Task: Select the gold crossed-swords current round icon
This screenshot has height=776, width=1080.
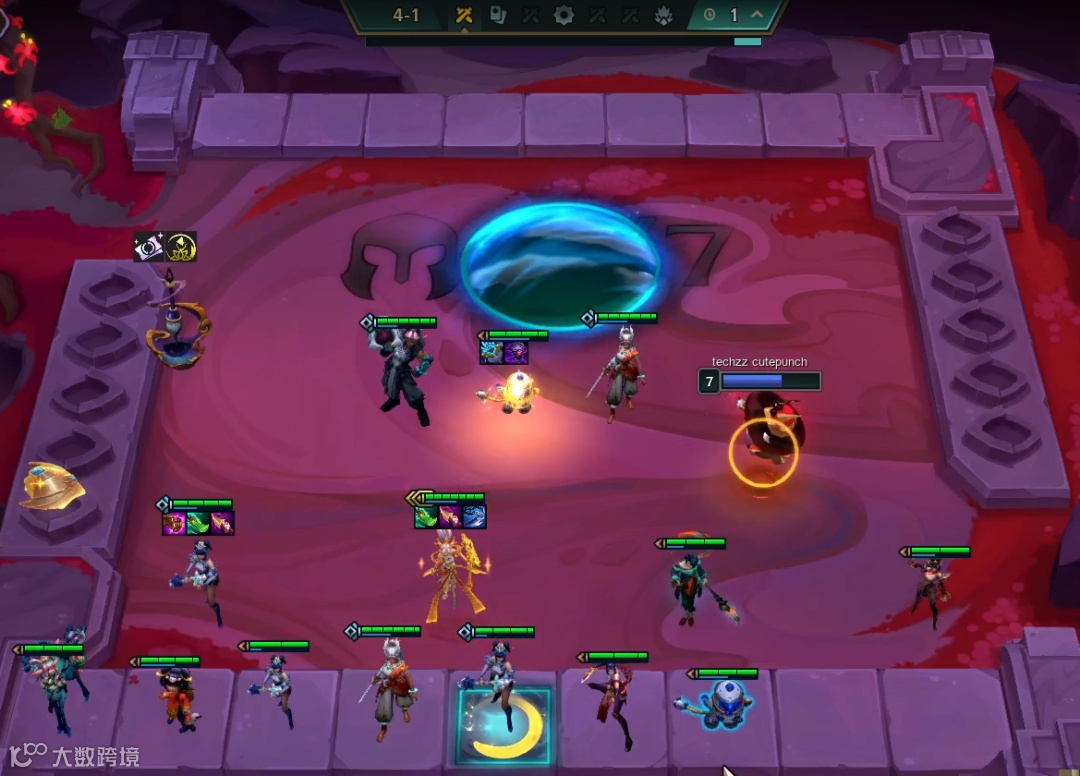Action: tap(464, 15)
